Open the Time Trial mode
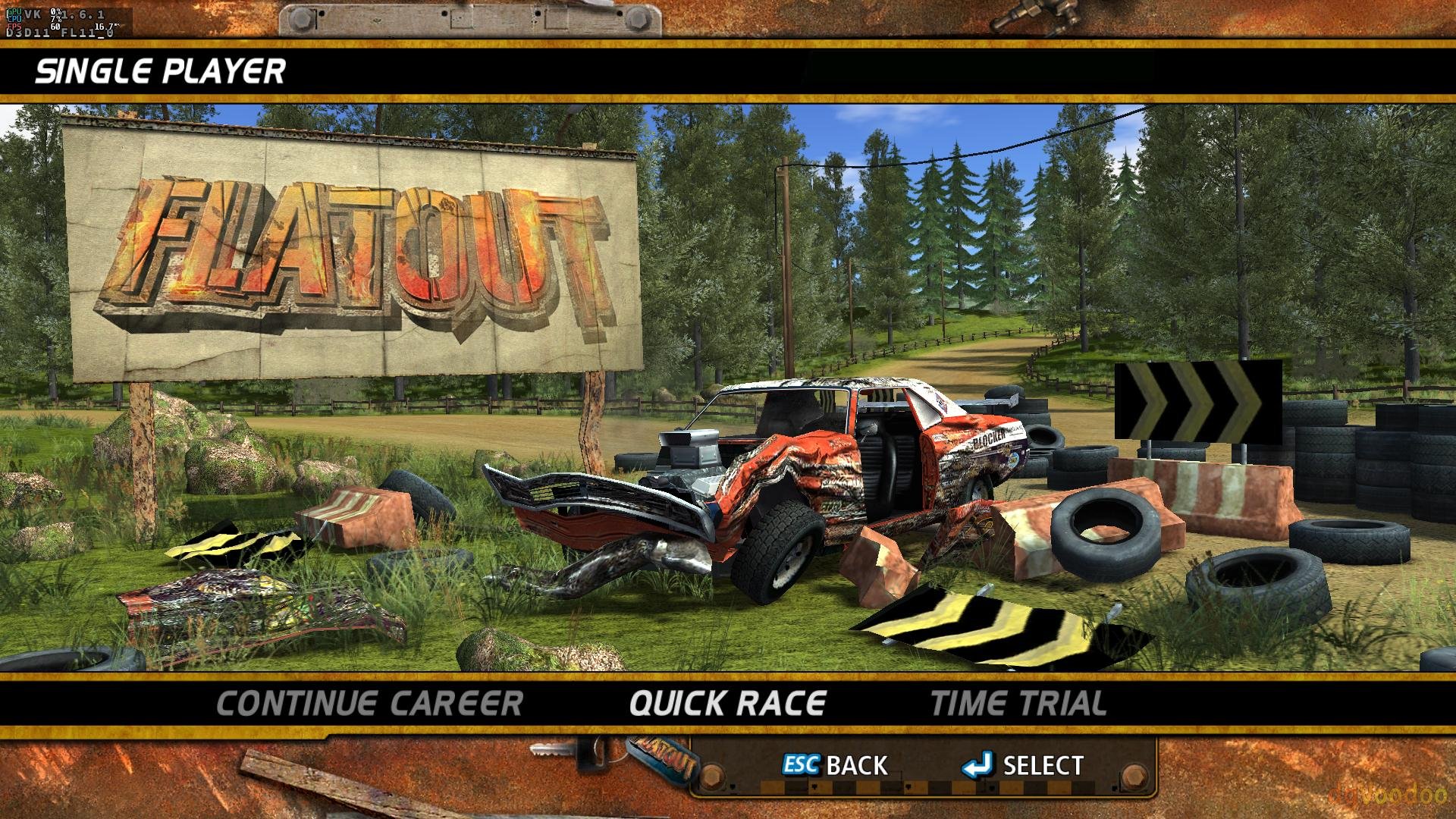 pyautogui.click(x=1018, y=704)
